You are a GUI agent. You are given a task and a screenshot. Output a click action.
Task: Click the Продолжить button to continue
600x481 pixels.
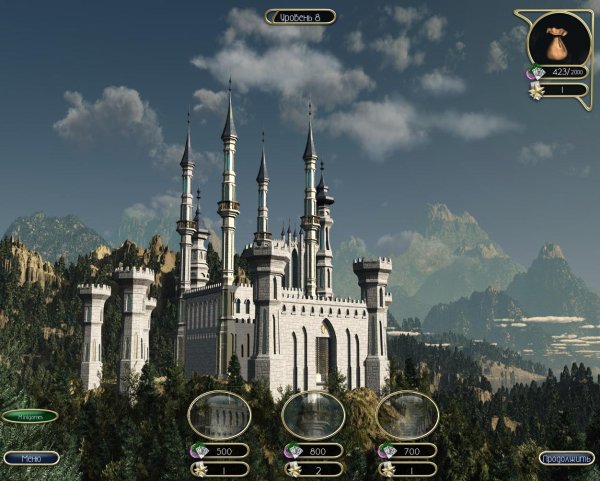[565, 458]
